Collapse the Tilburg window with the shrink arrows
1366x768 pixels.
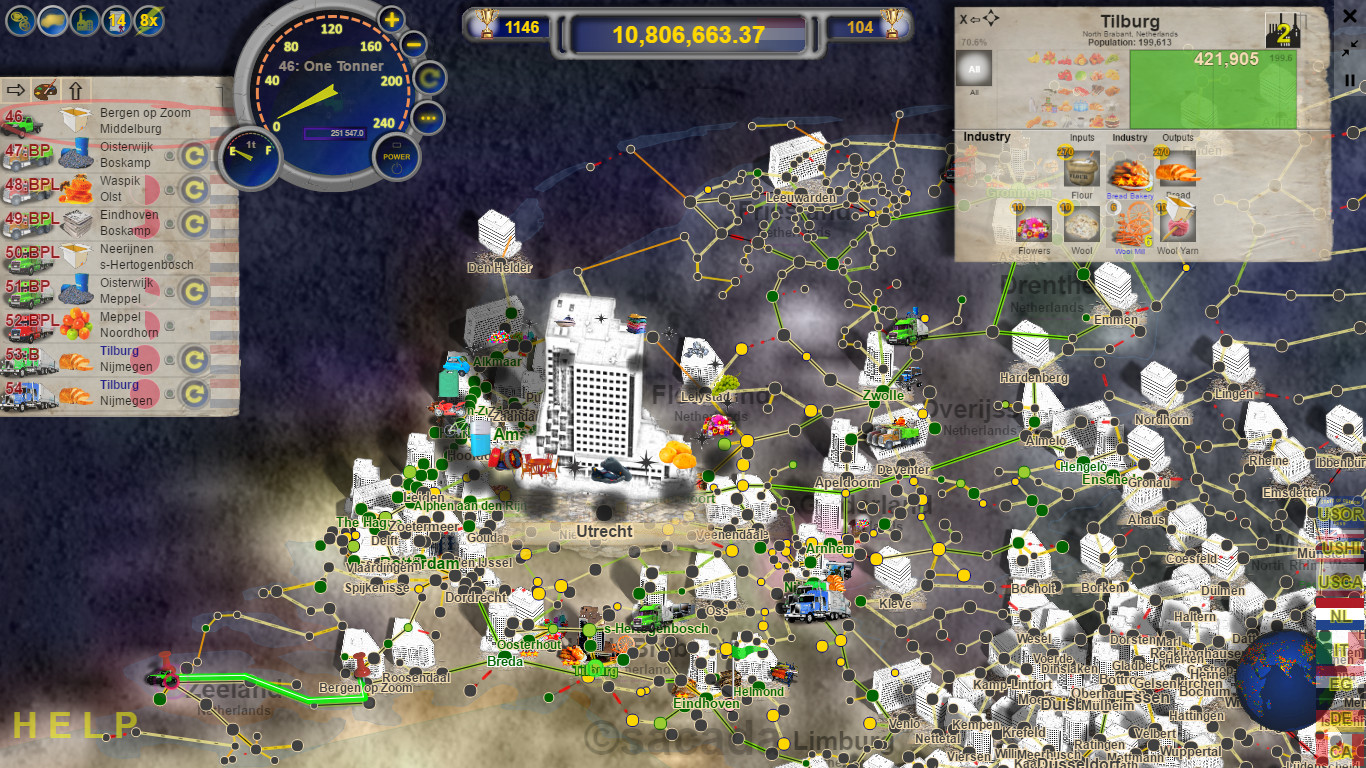(1348, 45)
